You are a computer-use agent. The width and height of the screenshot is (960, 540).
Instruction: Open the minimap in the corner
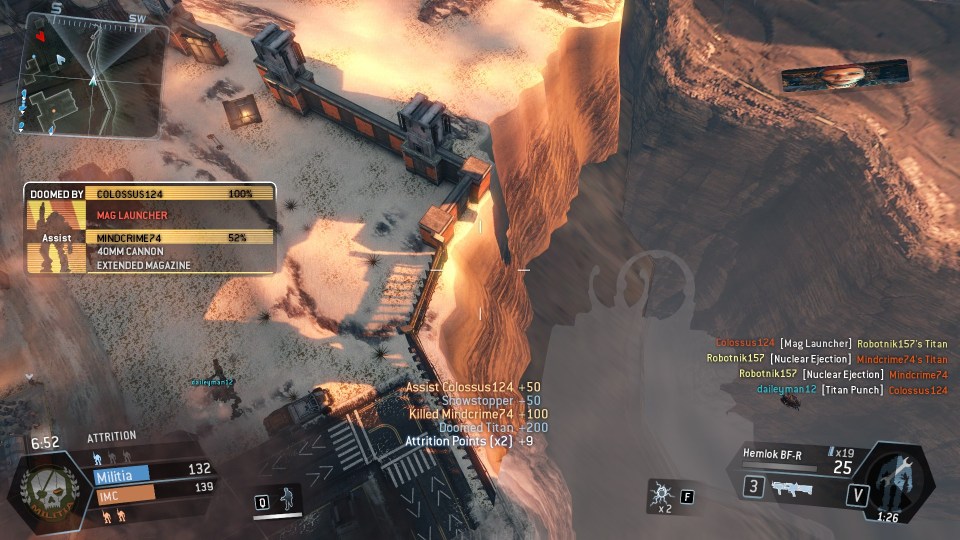[90, 75]
